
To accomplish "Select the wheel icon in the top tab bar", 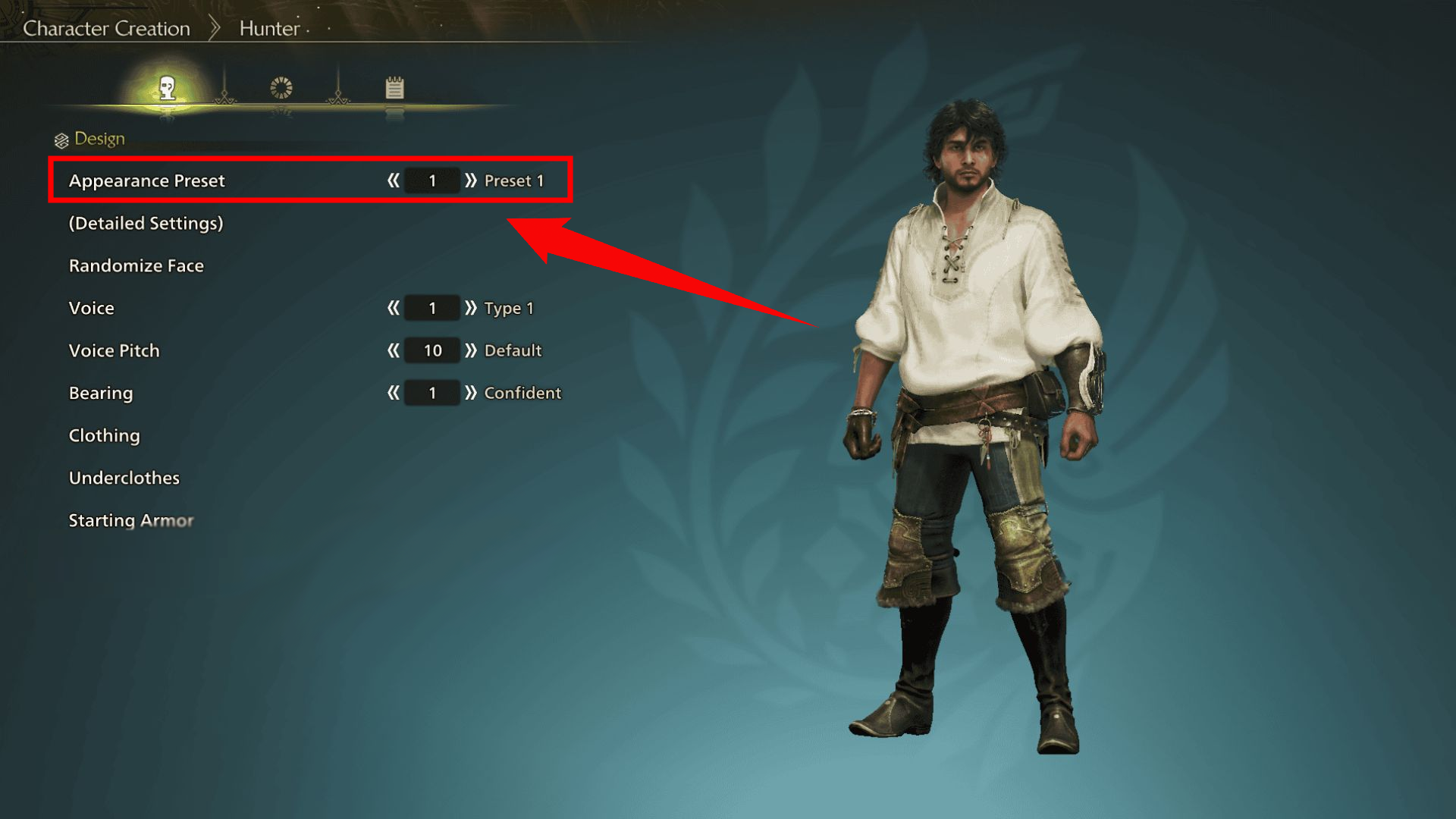I will (x=281, y=87).
